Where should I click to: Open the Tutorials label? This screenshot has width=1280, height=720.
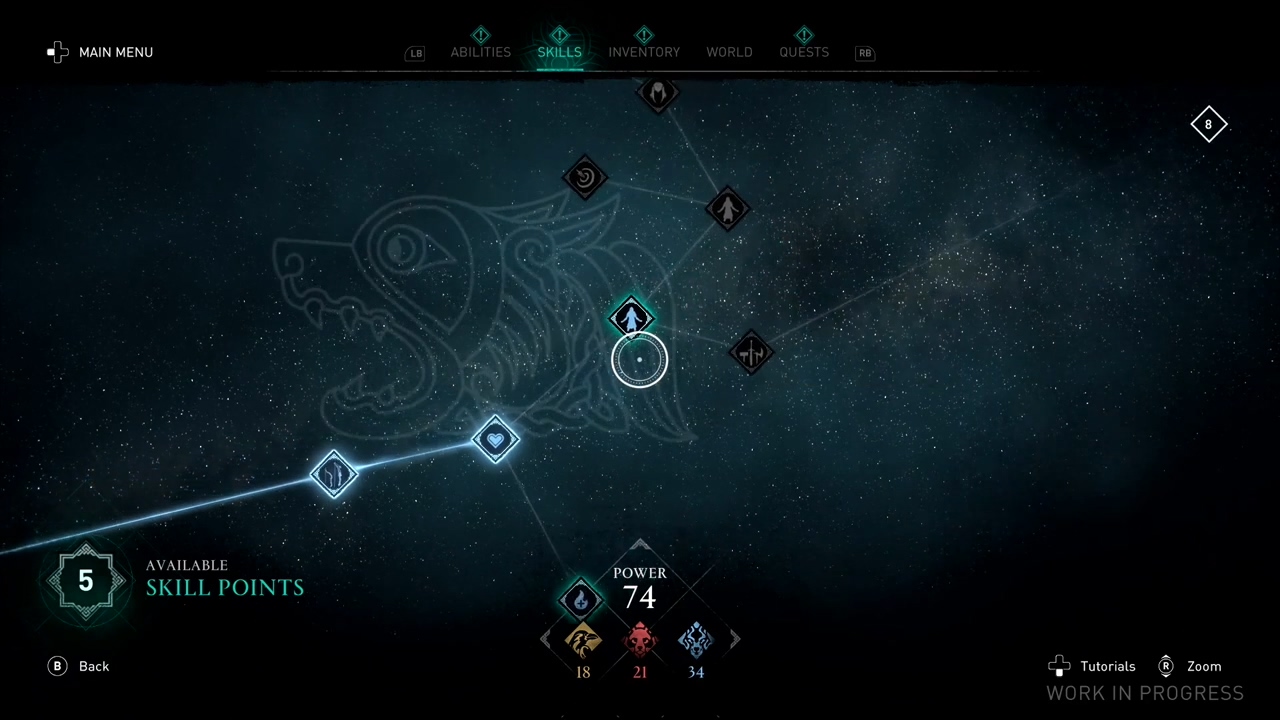pos(1107,666)
